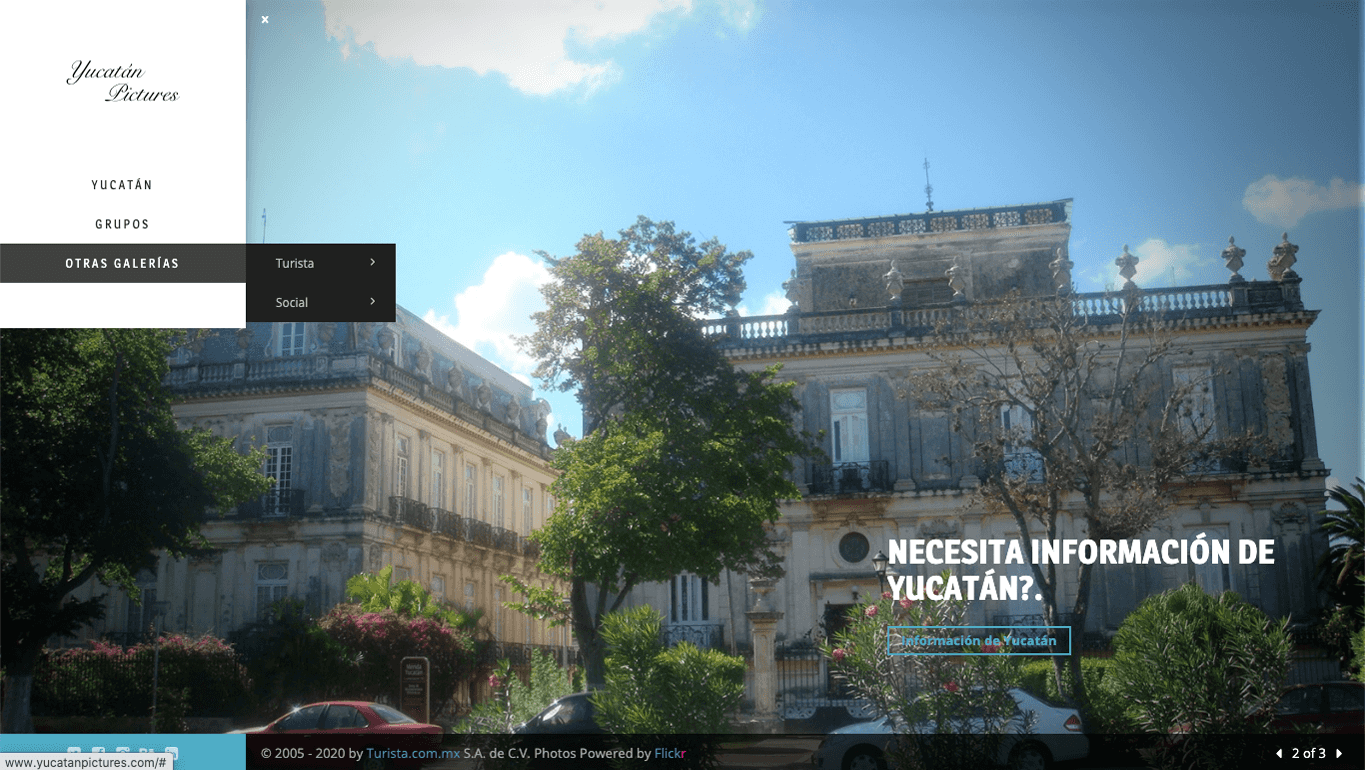
Task: Click the Yucatán Pictures logo
Action: click(x=123, y=81)
